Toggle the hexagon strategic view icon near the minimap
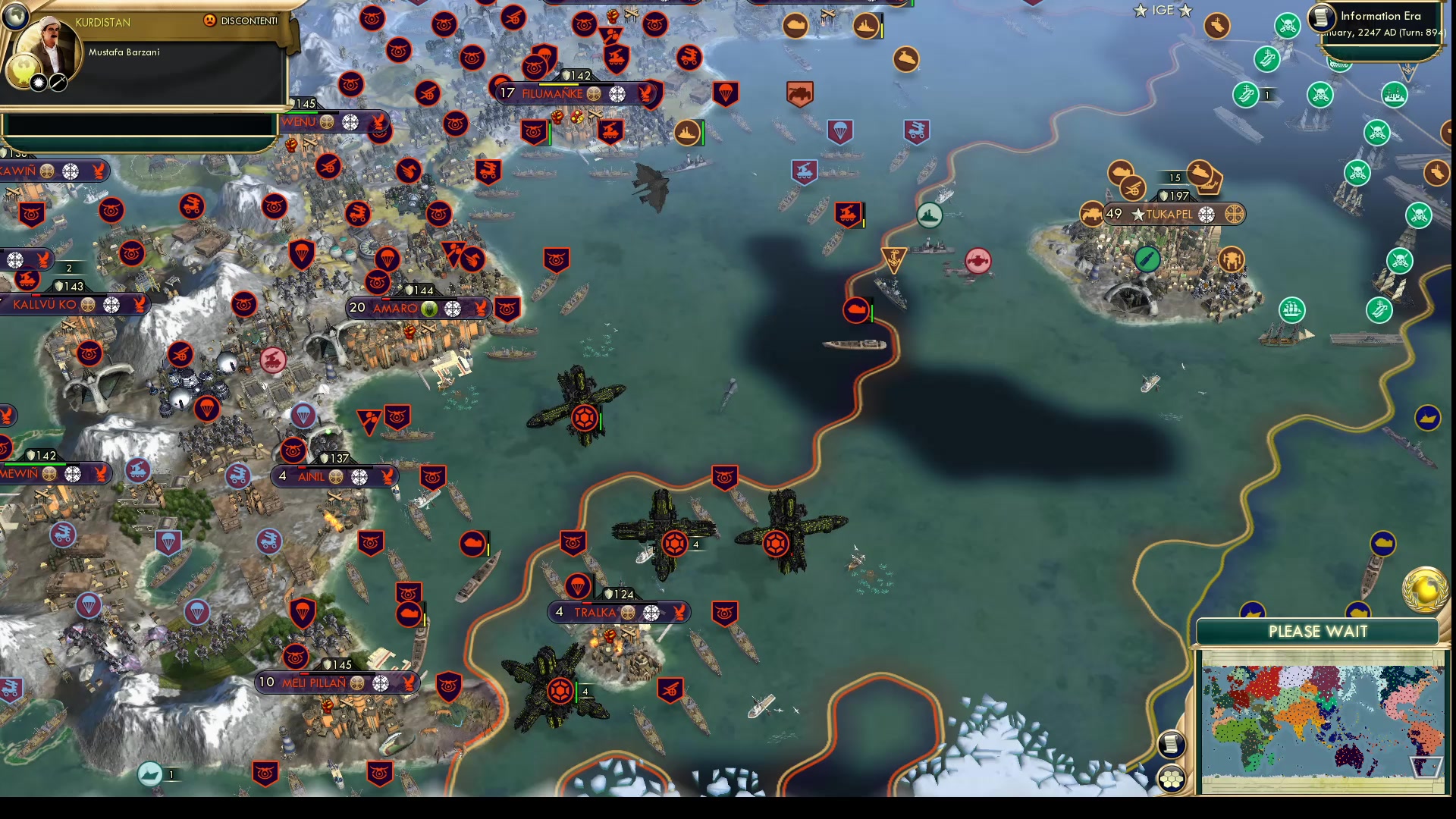The height and width of the screenshot is (819, 1456). [1172, 777]
